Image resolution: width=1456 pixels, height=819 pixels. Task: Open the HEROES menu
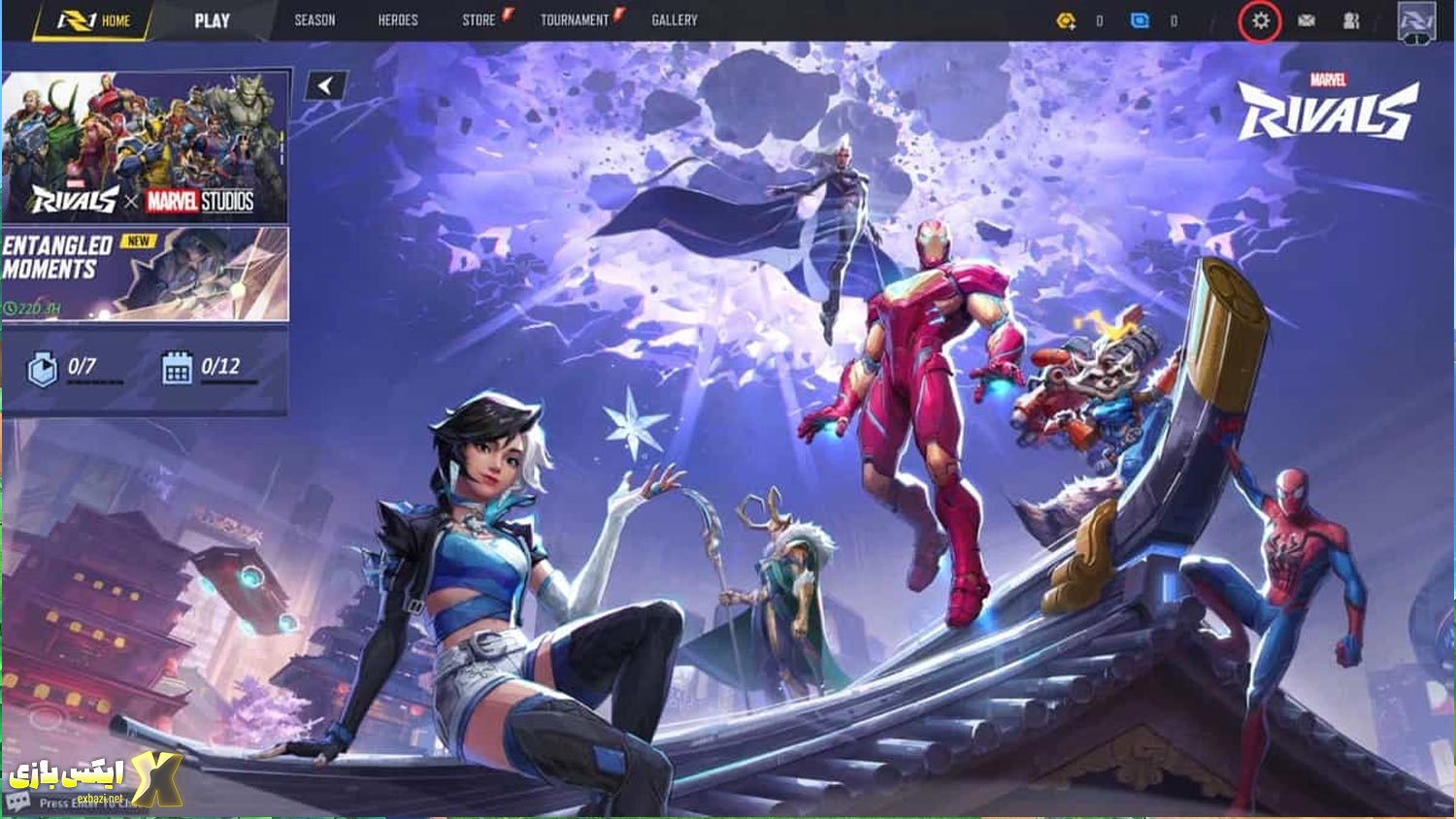click(397, 18)
